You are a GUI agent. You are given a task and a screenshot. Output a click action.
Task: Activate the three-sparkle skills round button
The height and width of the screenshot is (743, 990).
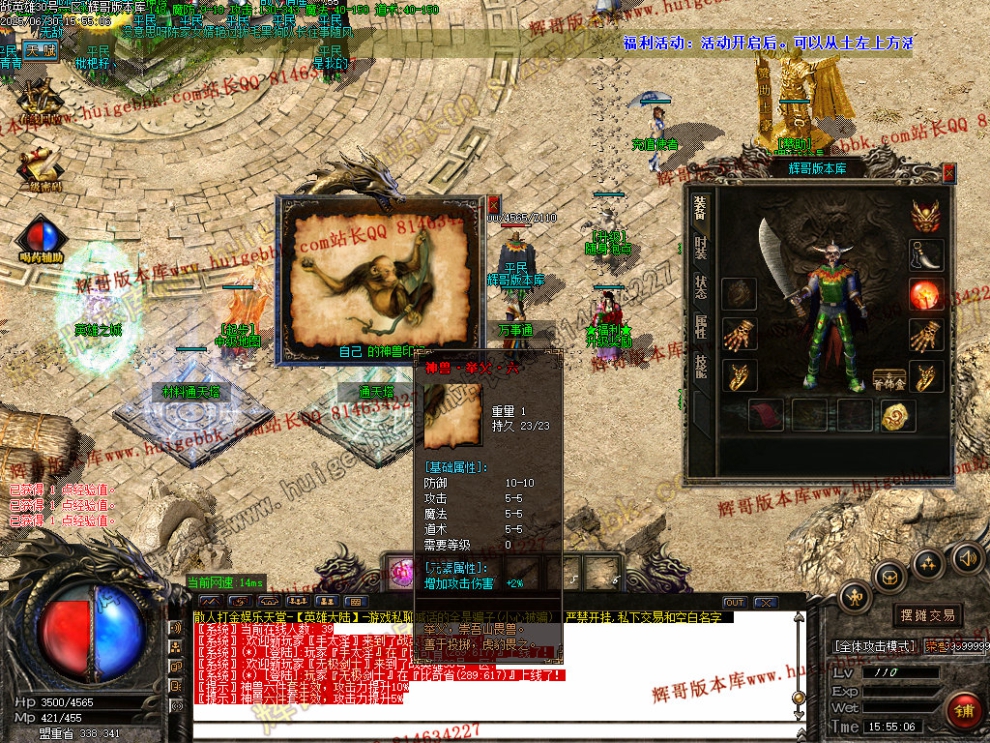tap(928, 563)
